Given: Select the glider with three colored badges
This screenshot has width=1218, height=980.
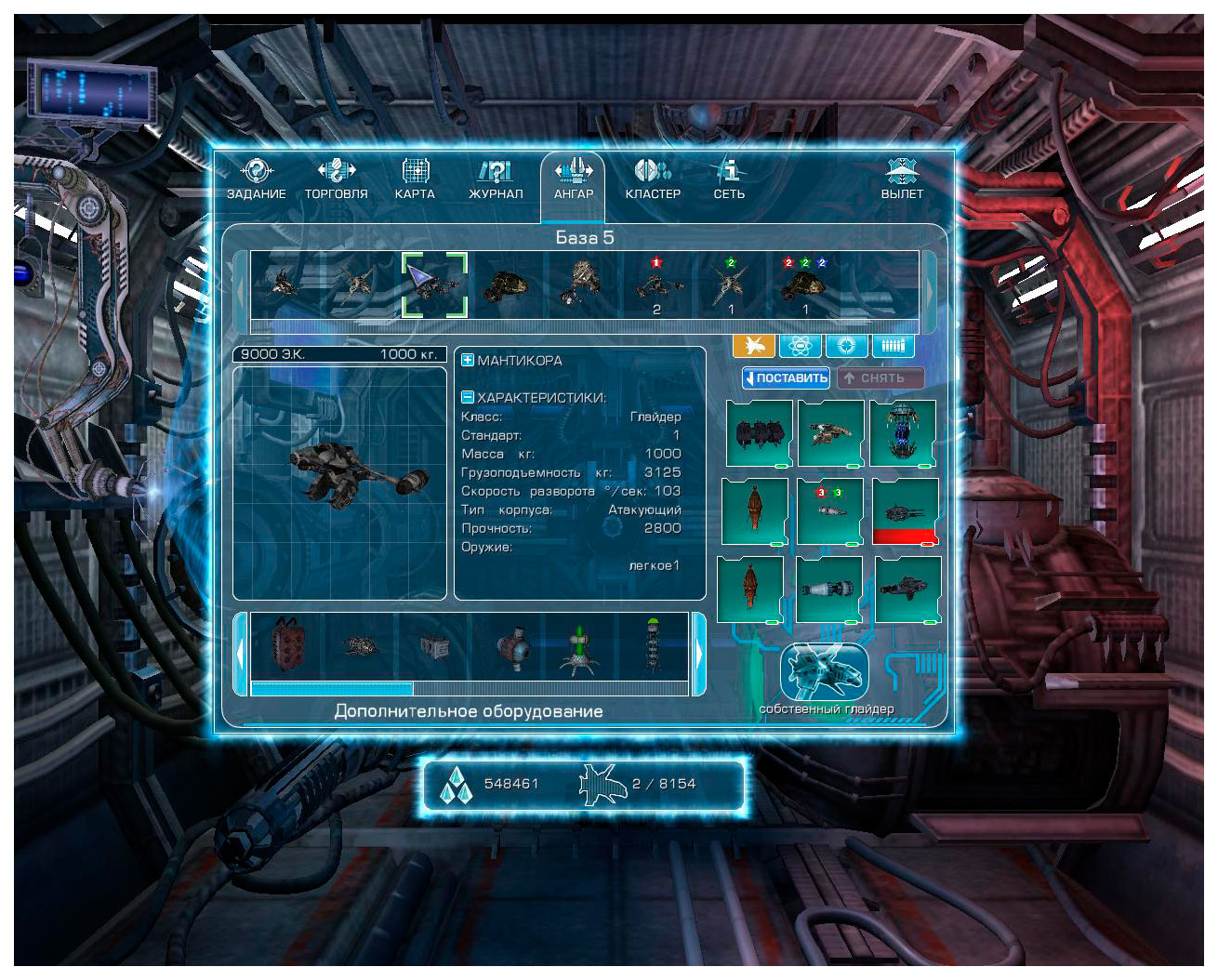Looking at the screenshot, I should point(805,285).
